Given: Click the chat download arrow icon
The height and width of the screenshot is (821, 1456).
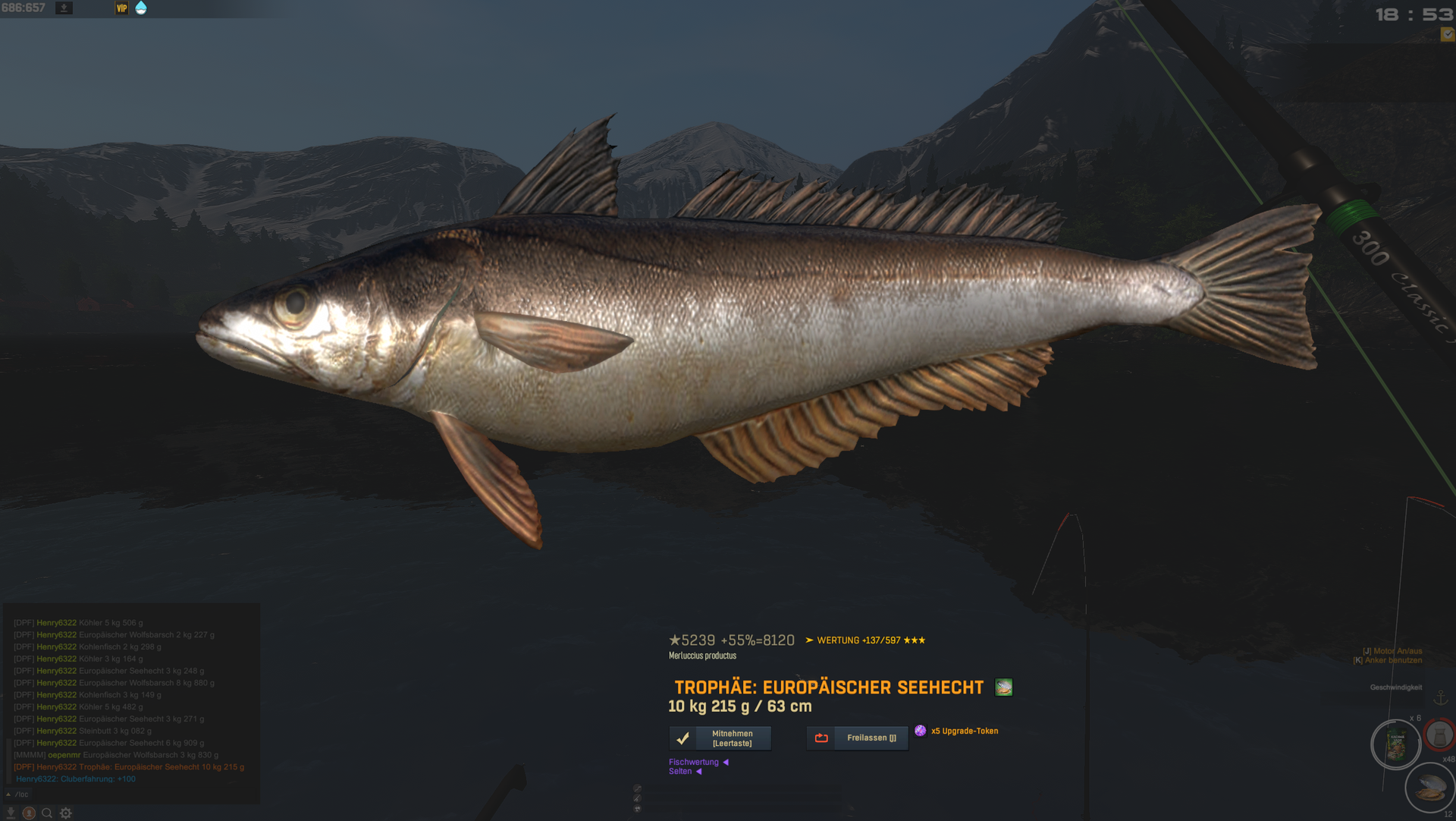Looking at the screenshot, I should pos(11,813).
